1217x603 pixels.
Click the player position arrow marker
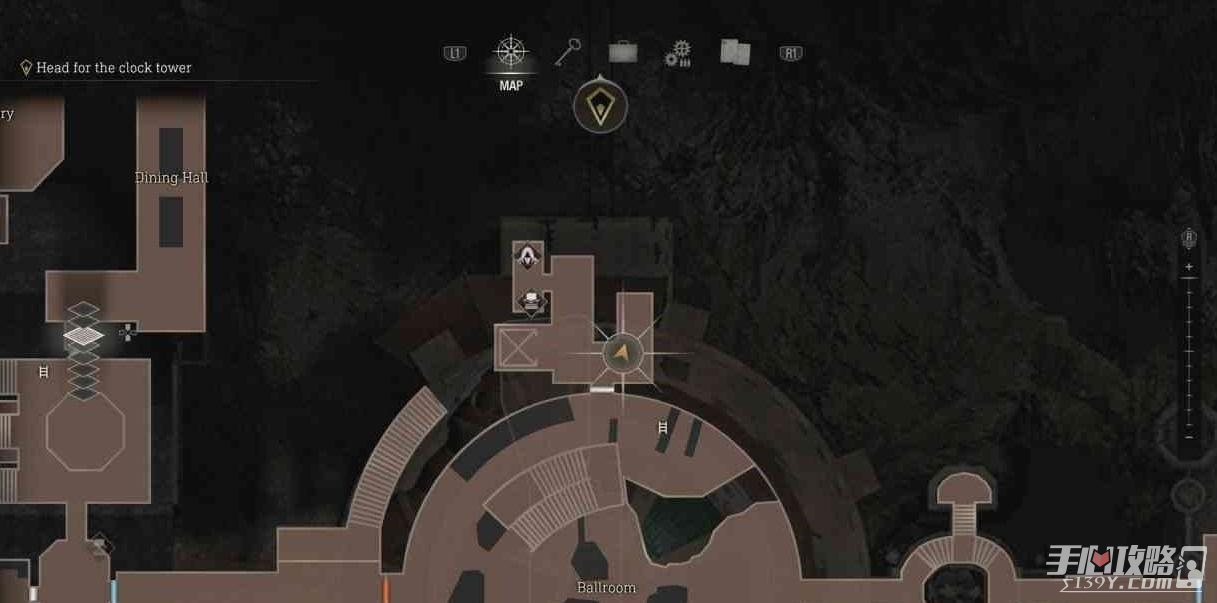tap(622, 352)
